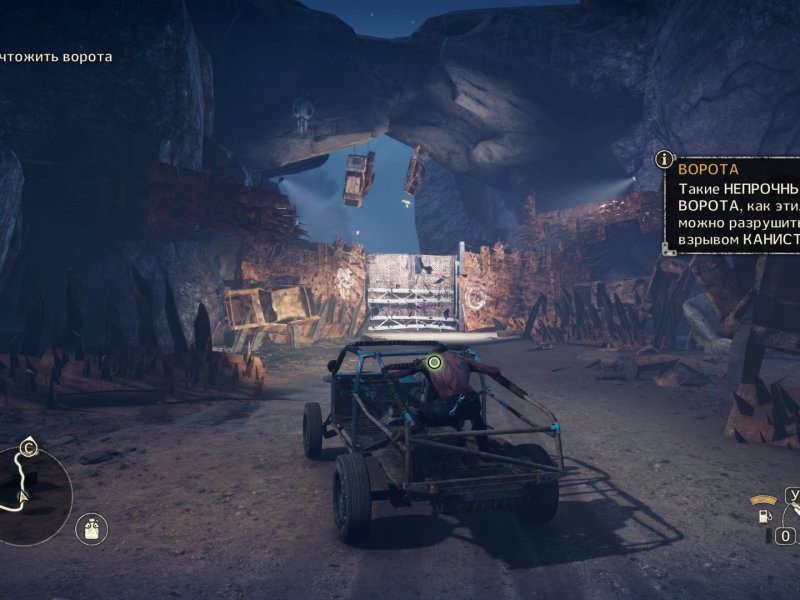Select the gate objective text
The height and width of the screenshot is (600, 800).
(56, 57)
